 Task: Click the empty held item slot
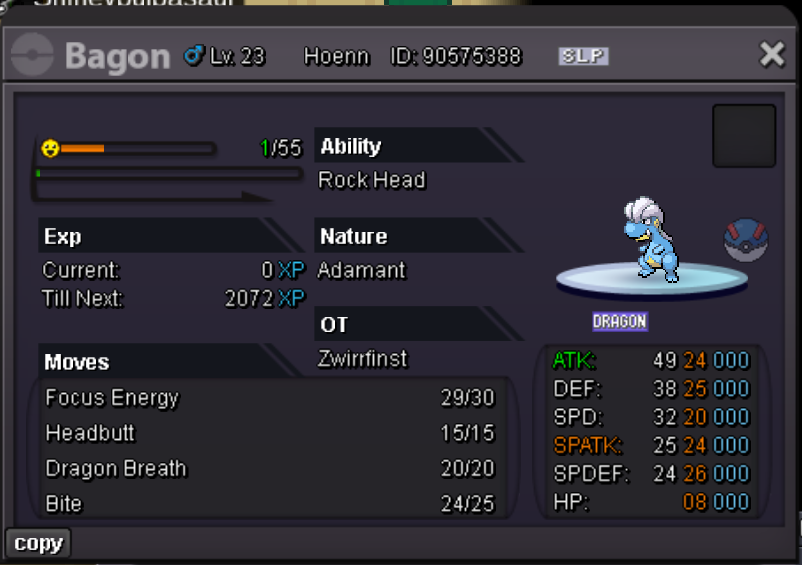click(x=744, y=136)
